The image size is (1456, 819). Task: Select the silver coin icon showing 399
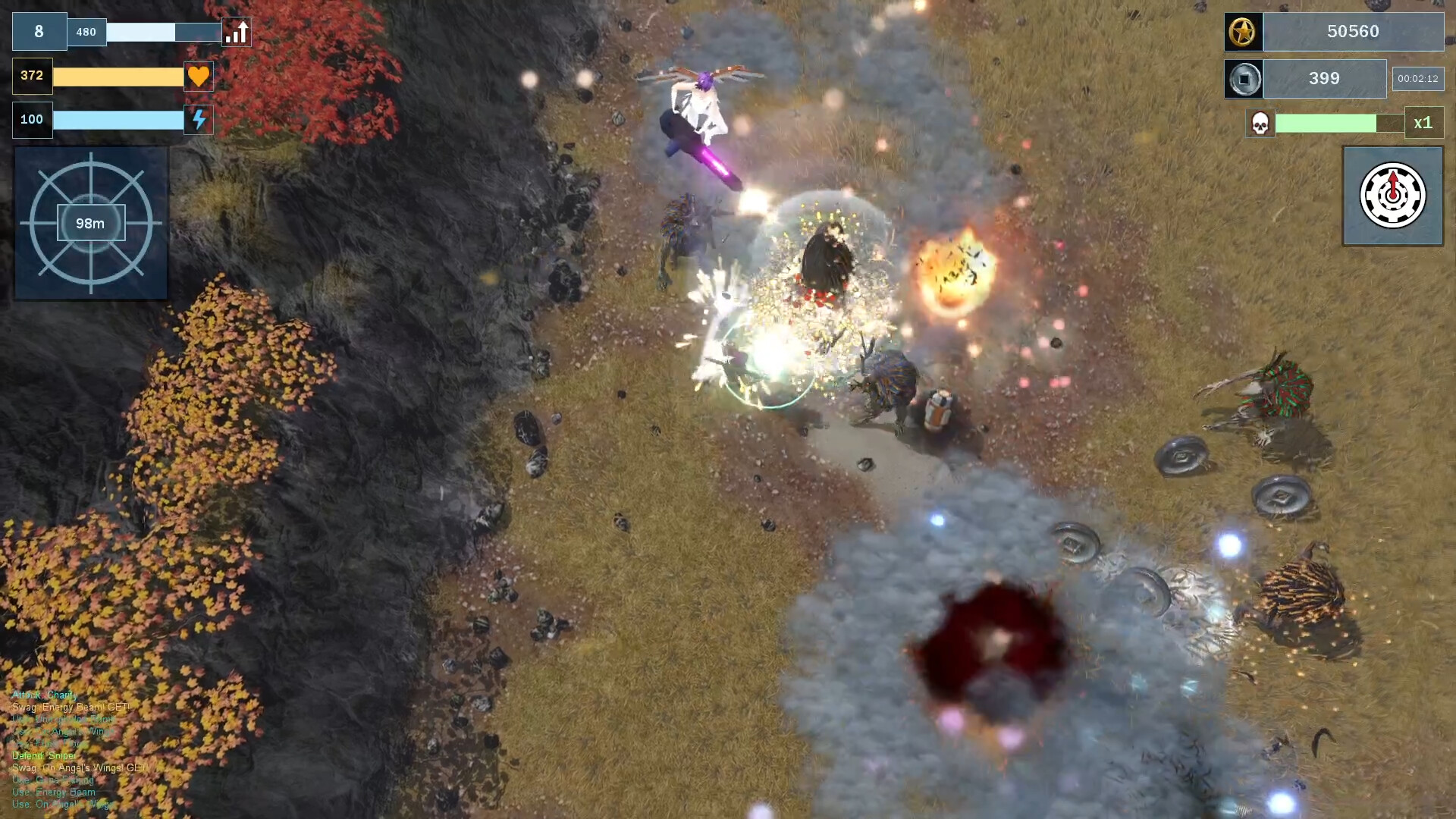pos(1244,79)
